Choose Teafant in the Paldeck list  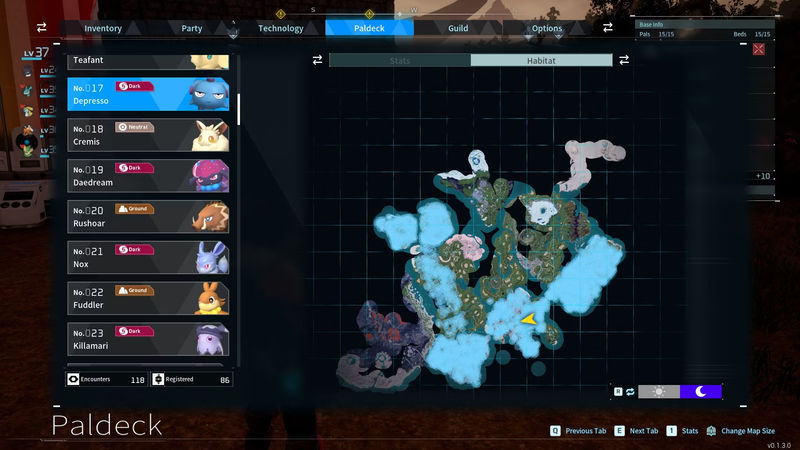(148, 61)
